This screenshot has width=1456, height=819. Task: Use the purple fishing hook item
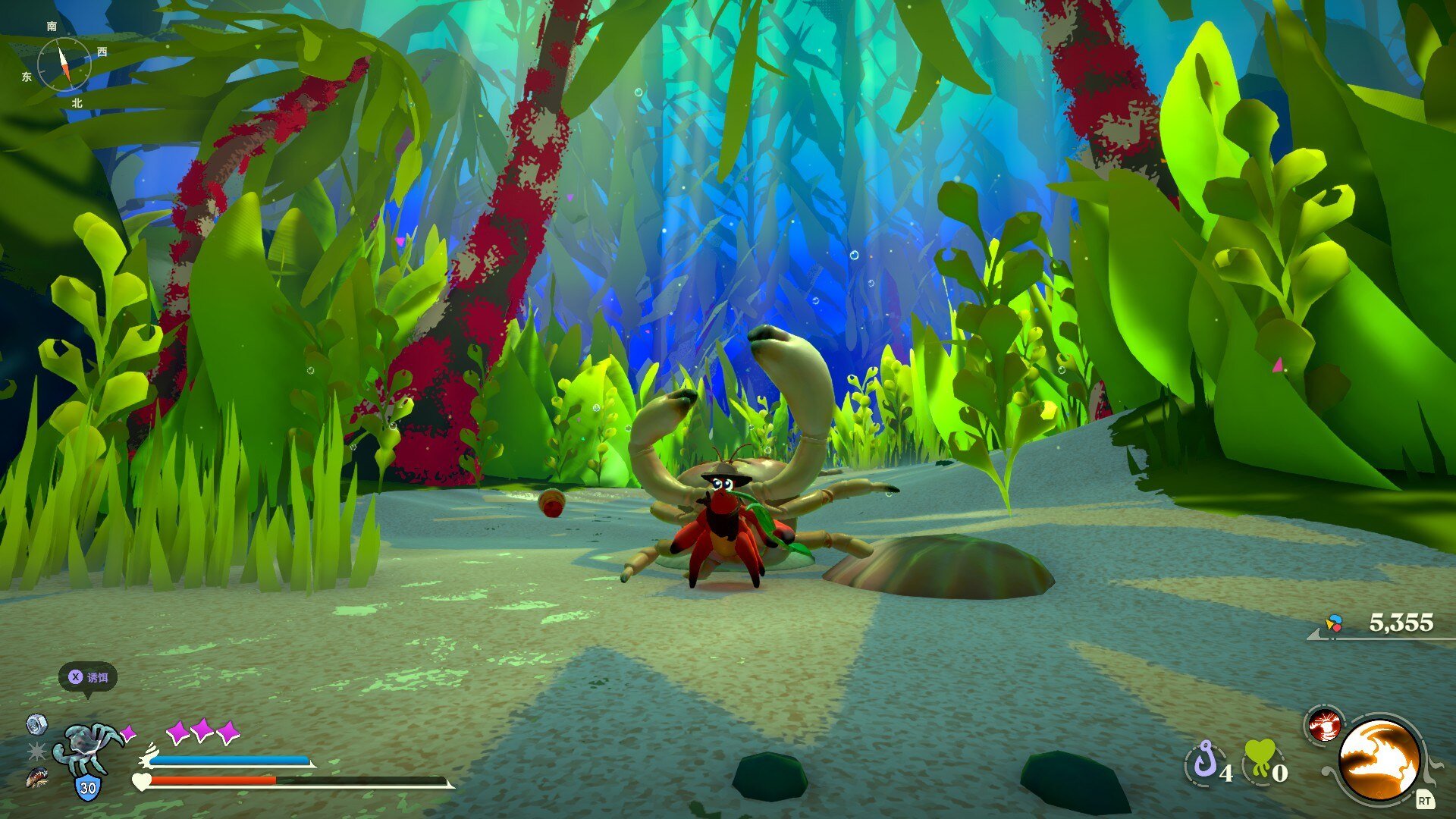pos(1205,761)
